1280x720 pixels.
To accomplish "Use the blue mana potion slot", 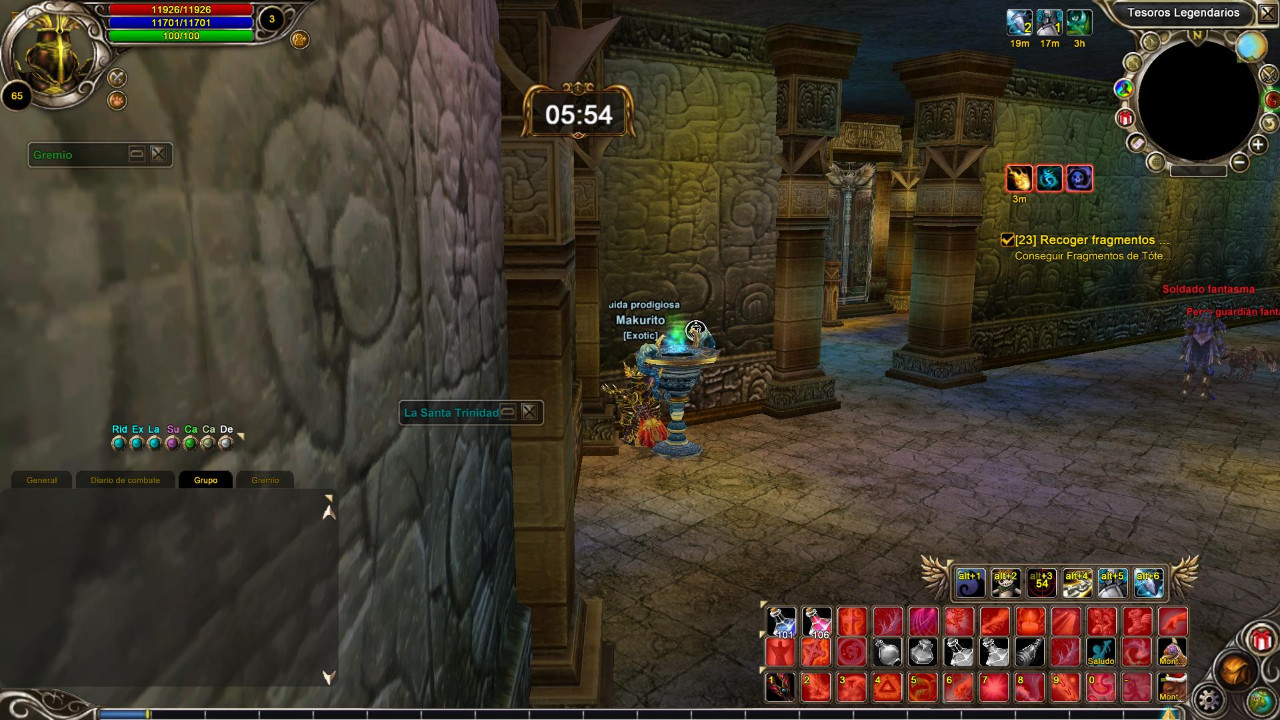I will tap(781, 622).
